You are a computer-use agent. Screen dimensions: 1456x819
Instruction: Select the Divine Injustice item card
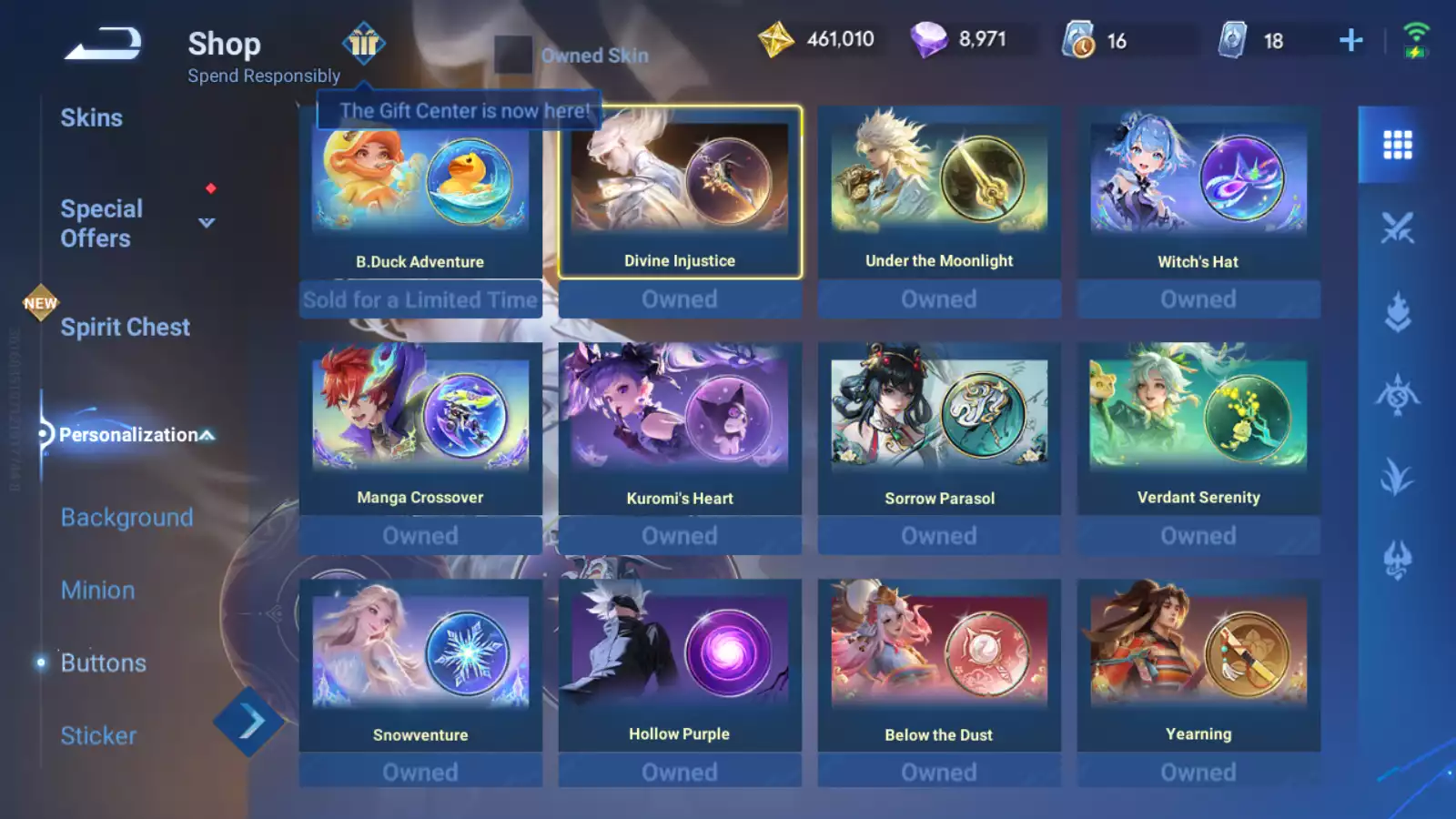pos(680,192)
